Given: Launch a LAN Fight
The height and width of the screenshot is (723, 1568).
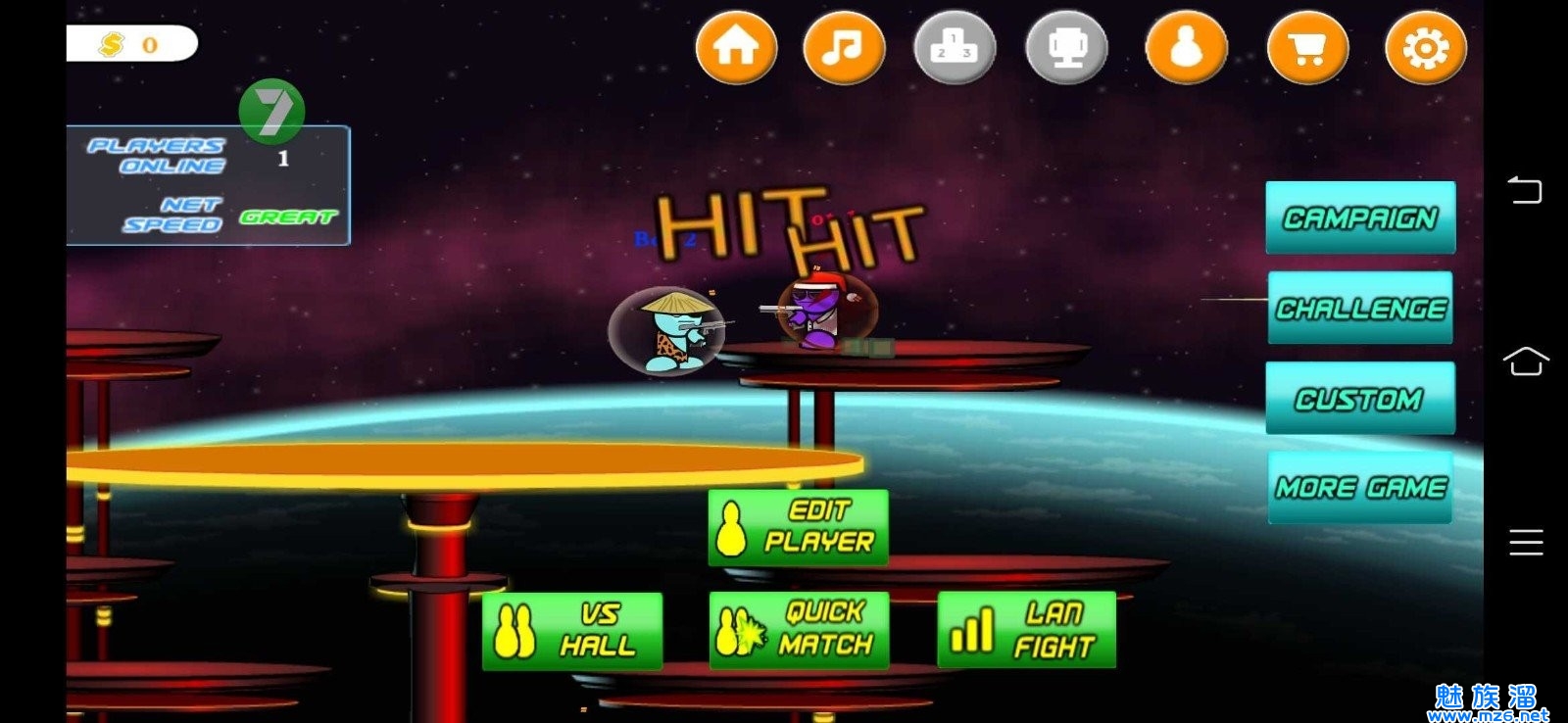Looking at the screenshot, I should (1026, 630).
